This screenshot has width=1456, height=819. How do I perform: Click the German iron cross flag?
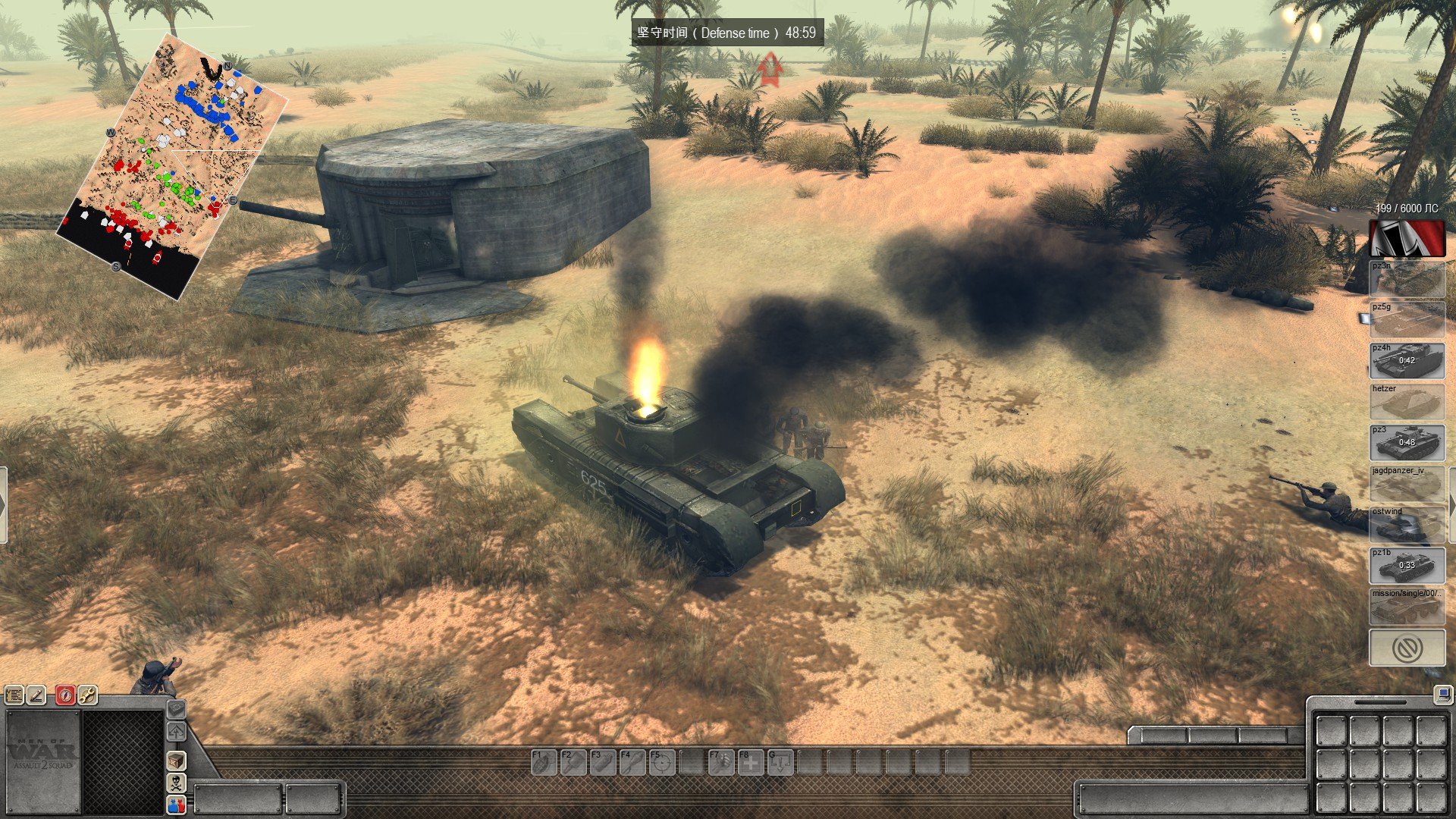1407,238
